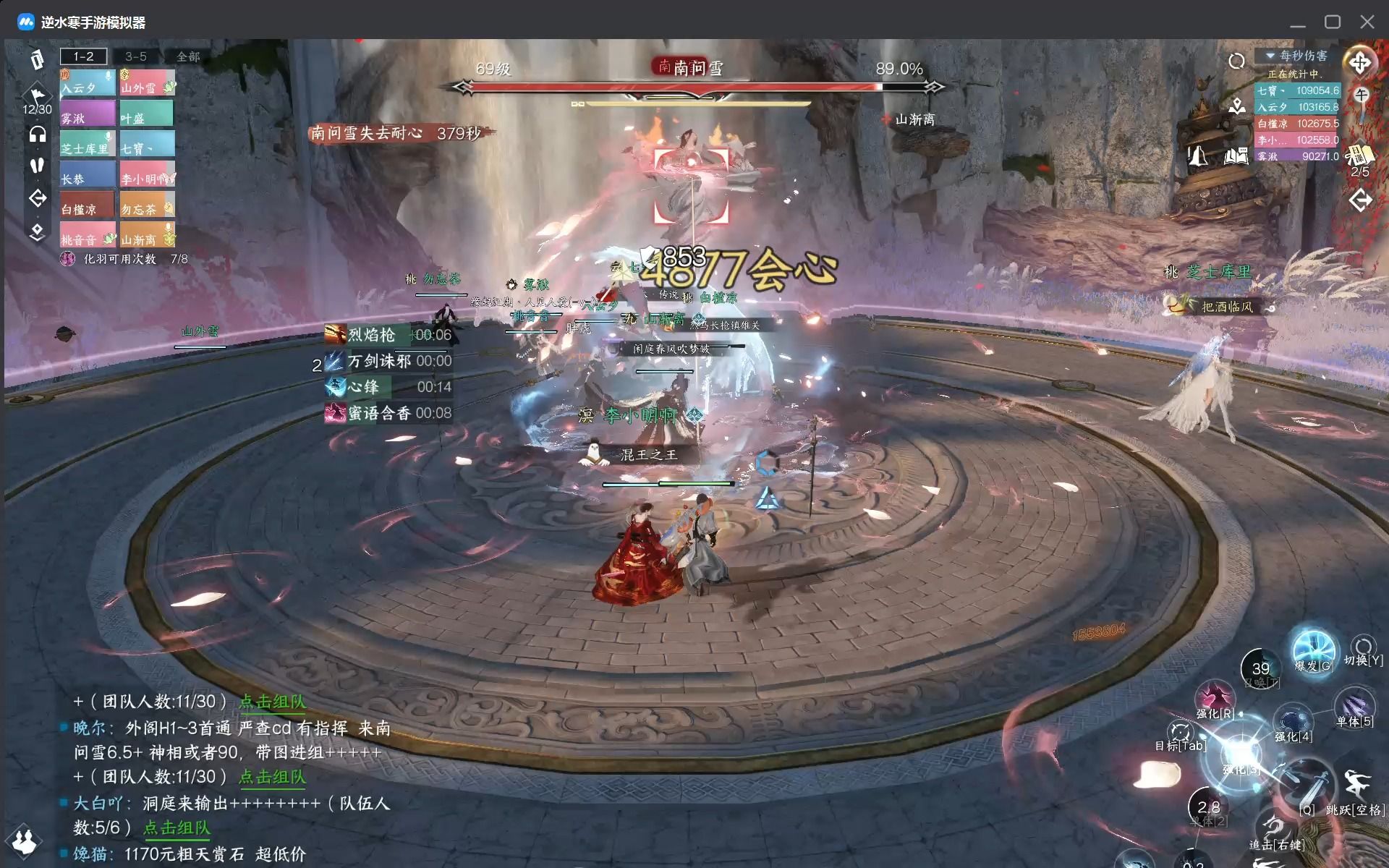Click the footprints follow icon

tap(37, 166)
